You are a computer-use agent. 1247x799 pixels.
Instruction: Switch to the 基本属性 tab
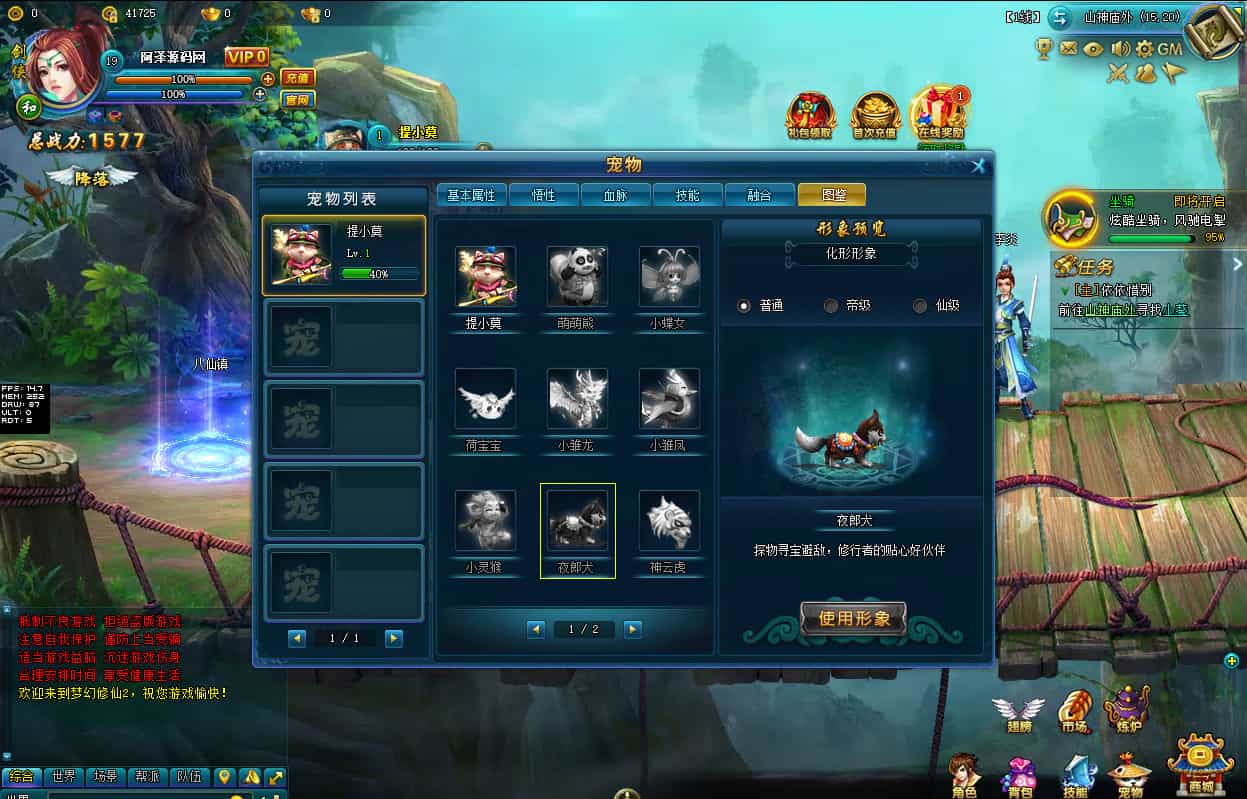pos(471,195)
